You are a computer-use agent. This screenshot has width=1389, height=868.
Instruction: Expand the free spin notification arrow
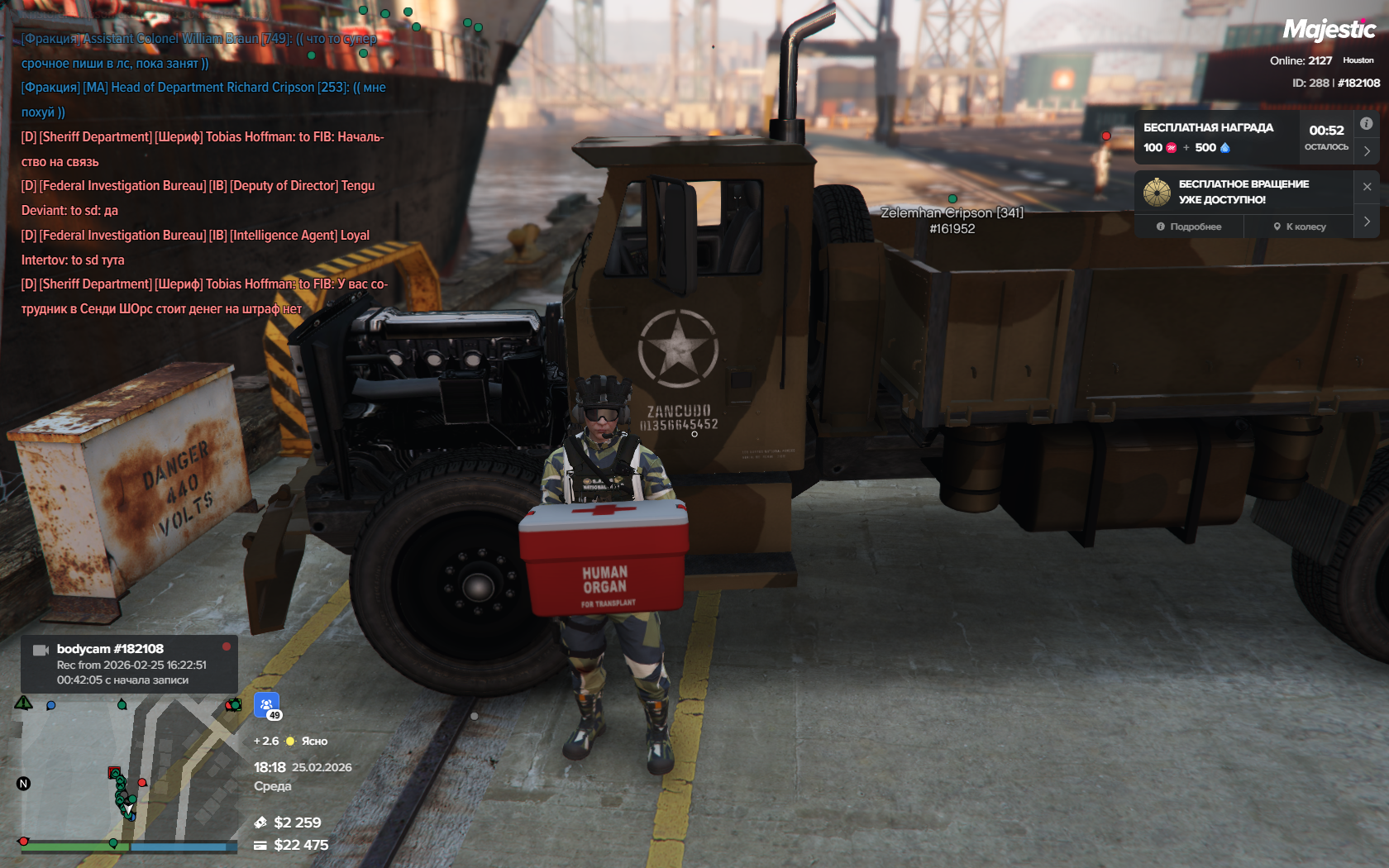[x=1367, y=222]
